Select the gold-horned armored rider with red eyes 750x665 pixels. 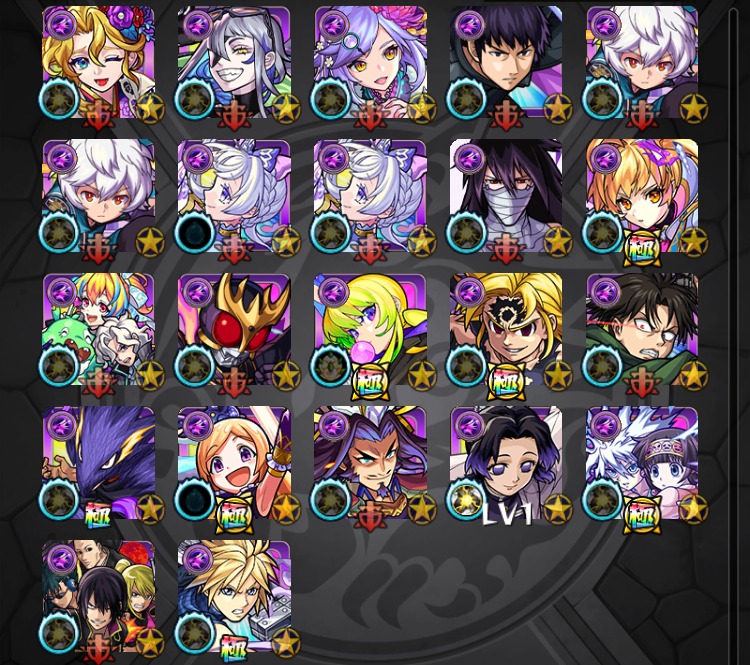[234, 330]
